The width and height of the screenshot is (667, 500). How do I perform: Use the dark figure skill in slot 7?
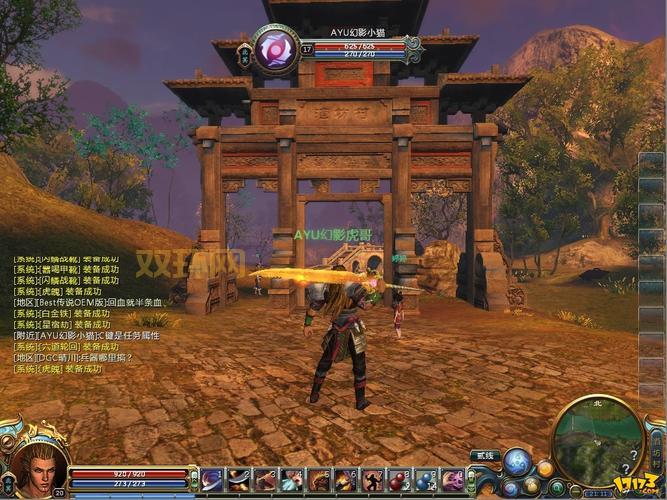[372, 480]
